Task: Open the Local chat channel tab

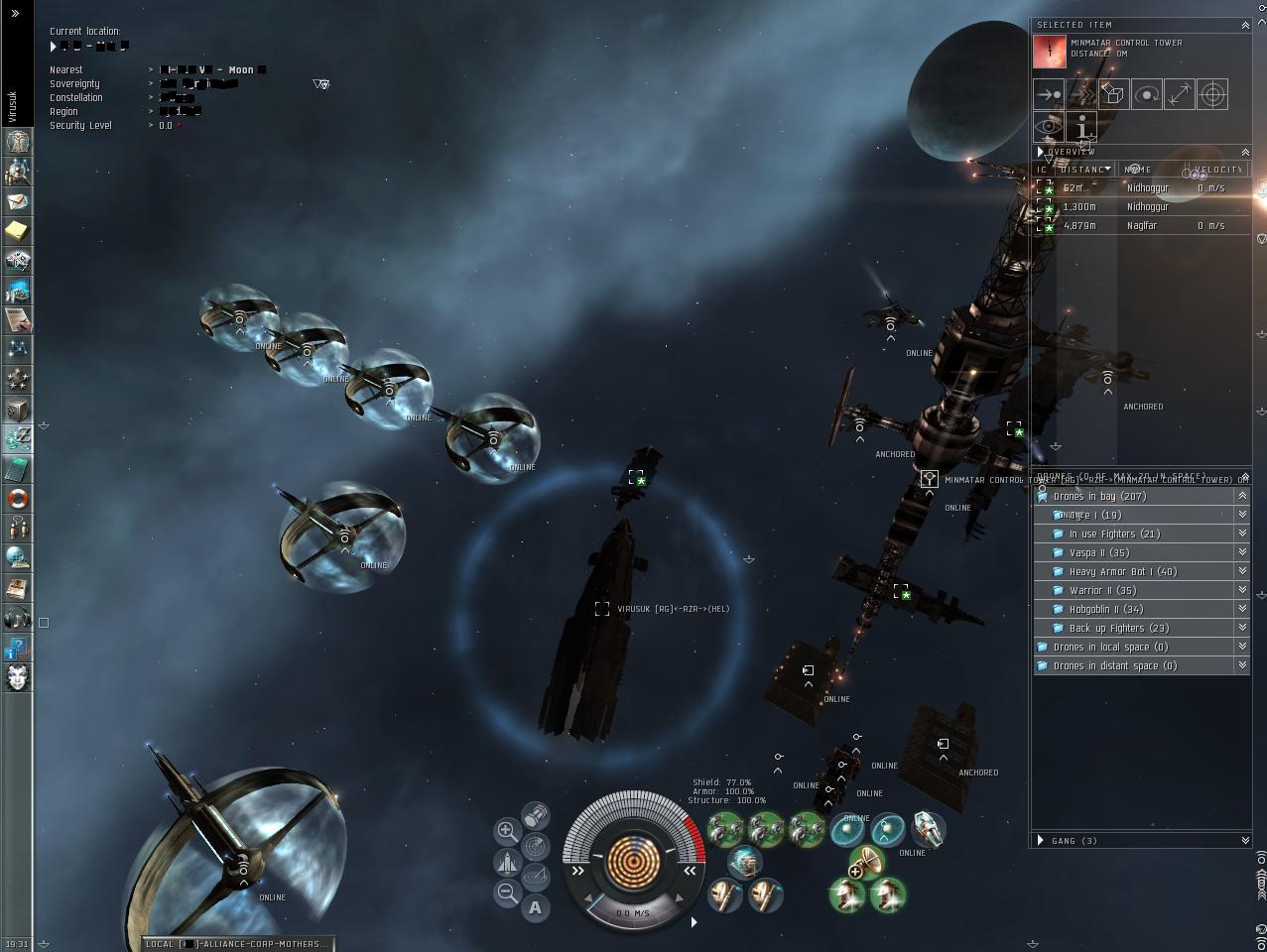Action: coord(236,944)
